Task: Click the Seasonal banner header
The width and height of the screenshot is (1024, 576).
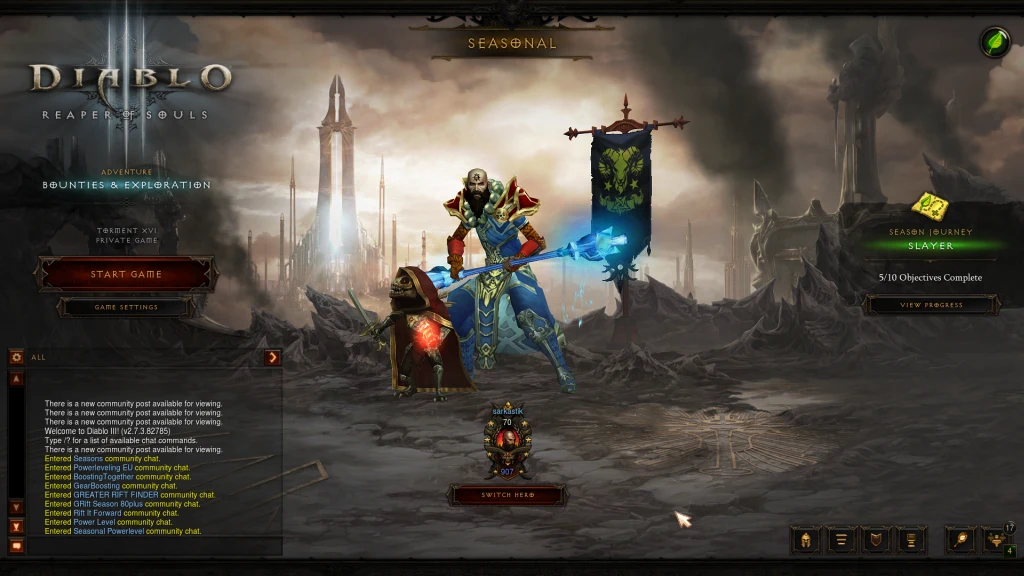Action: pos(512,43)
